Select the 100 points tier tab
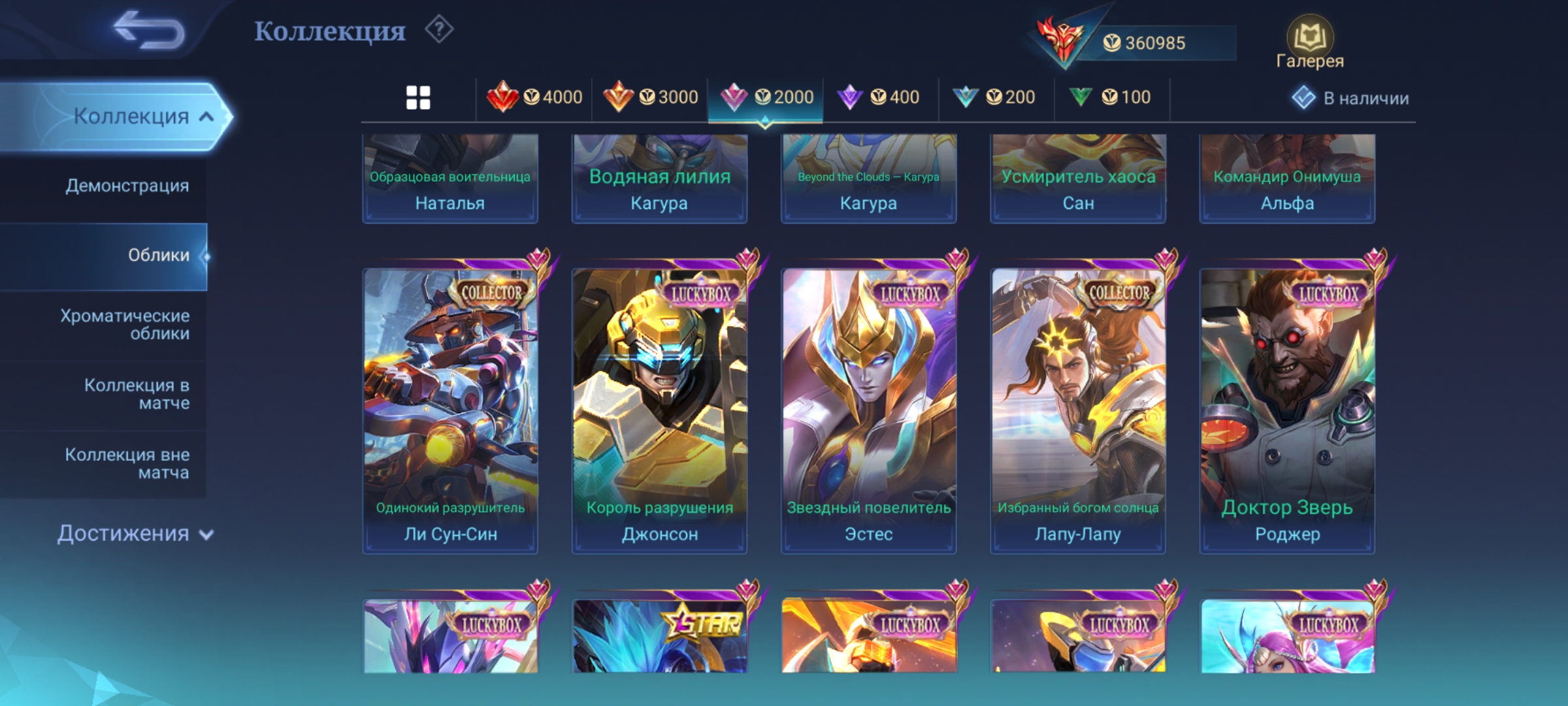The image size is (1568, 706). pyautogui.click(x=1111, y=98)
